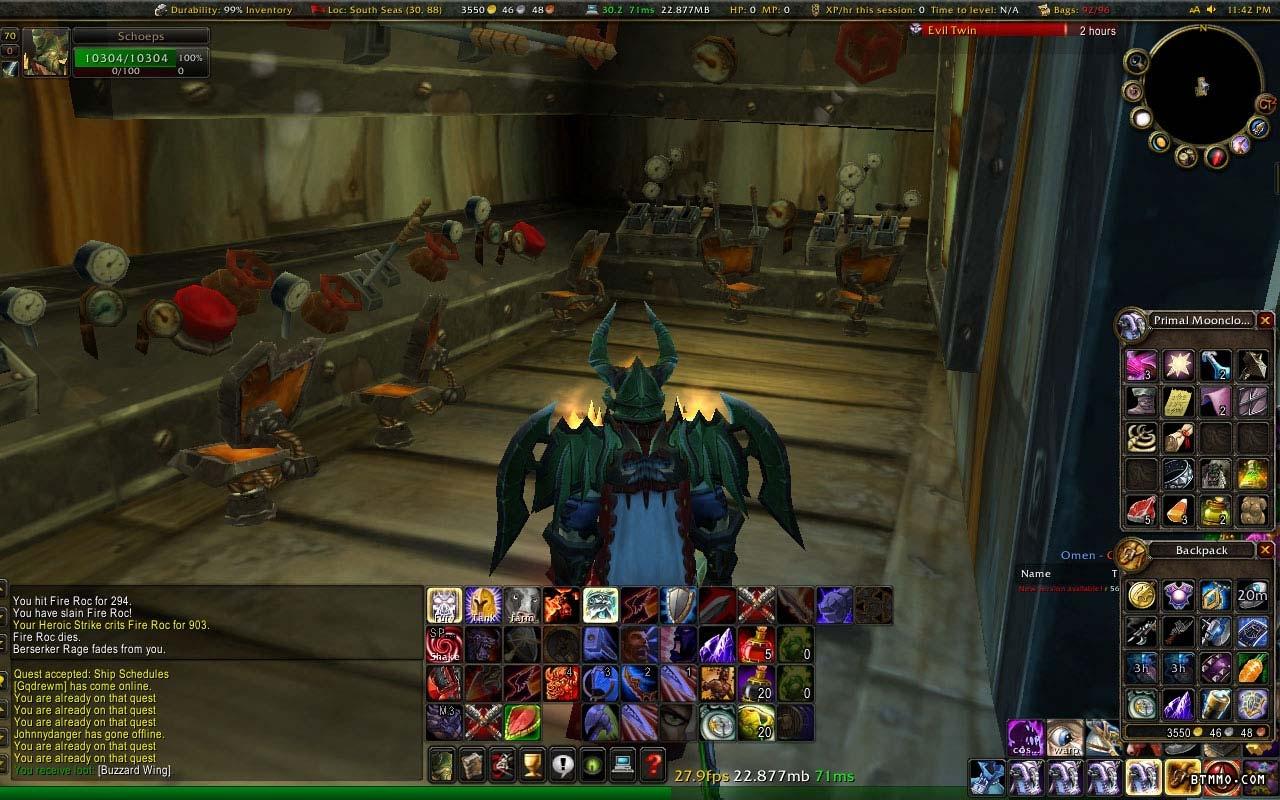Close the Backpack window

click(1265, 551)
